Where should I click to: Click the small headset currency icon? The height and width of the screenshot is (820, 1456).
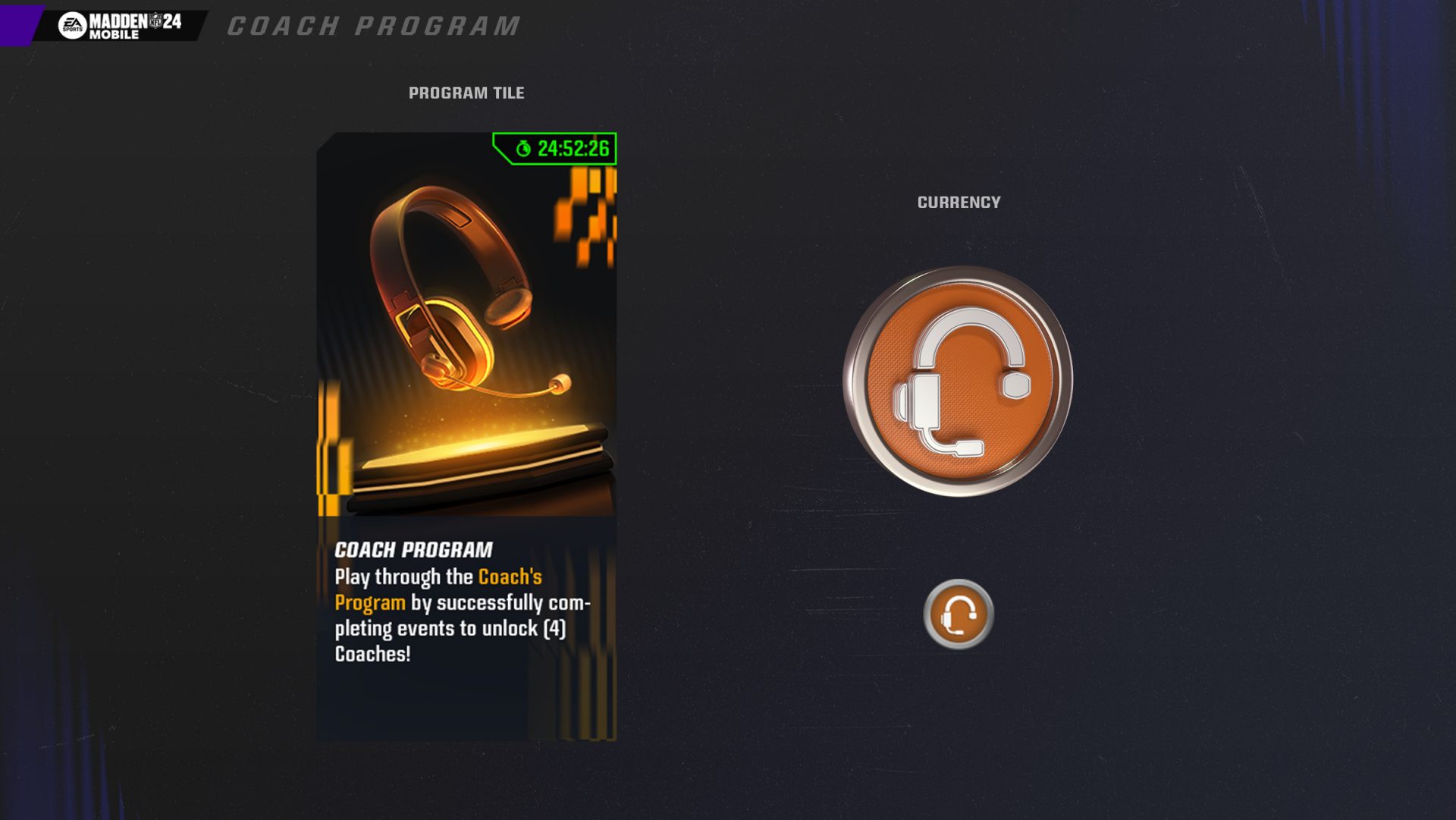[x=959, y=614]
